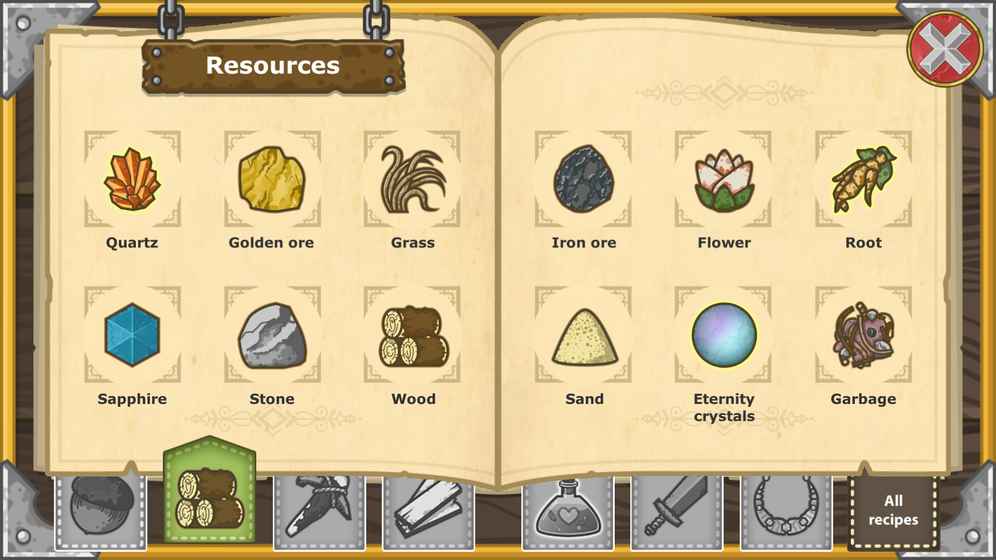Screen dimensions: 996x560
Task: Open the necklace jewelry tab
Action: [x=786, y=510]
